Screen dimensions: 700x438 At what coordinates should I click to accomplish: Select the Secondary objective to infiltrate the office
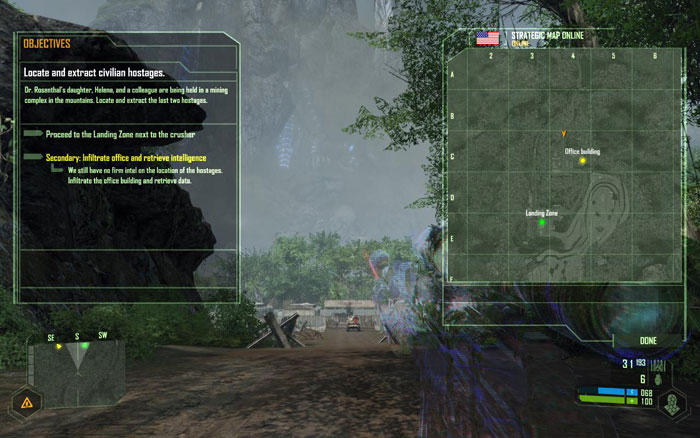point(125,157)
